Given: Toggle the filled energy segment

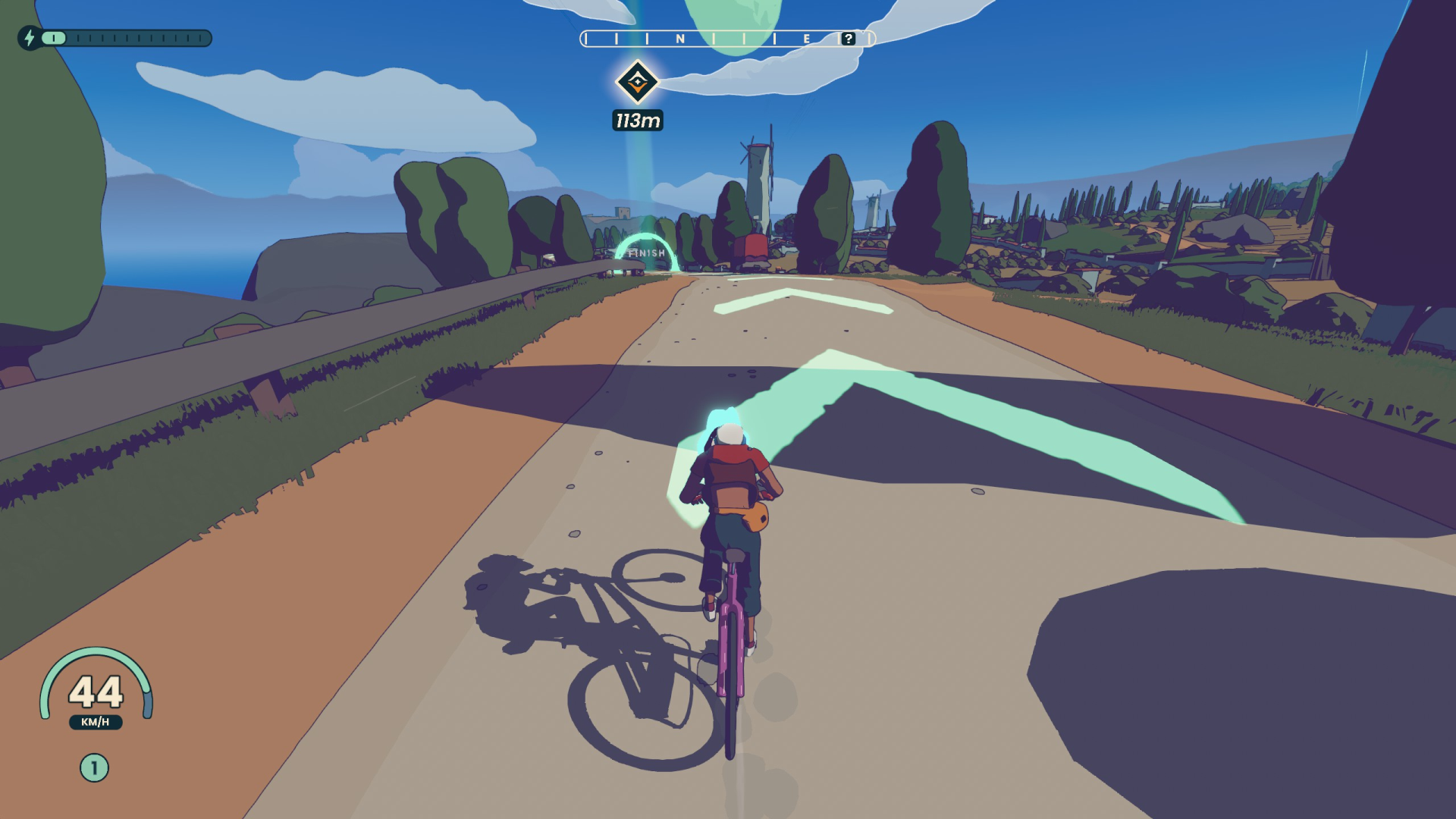Looking at the screenshot, I should click(53, 38).
